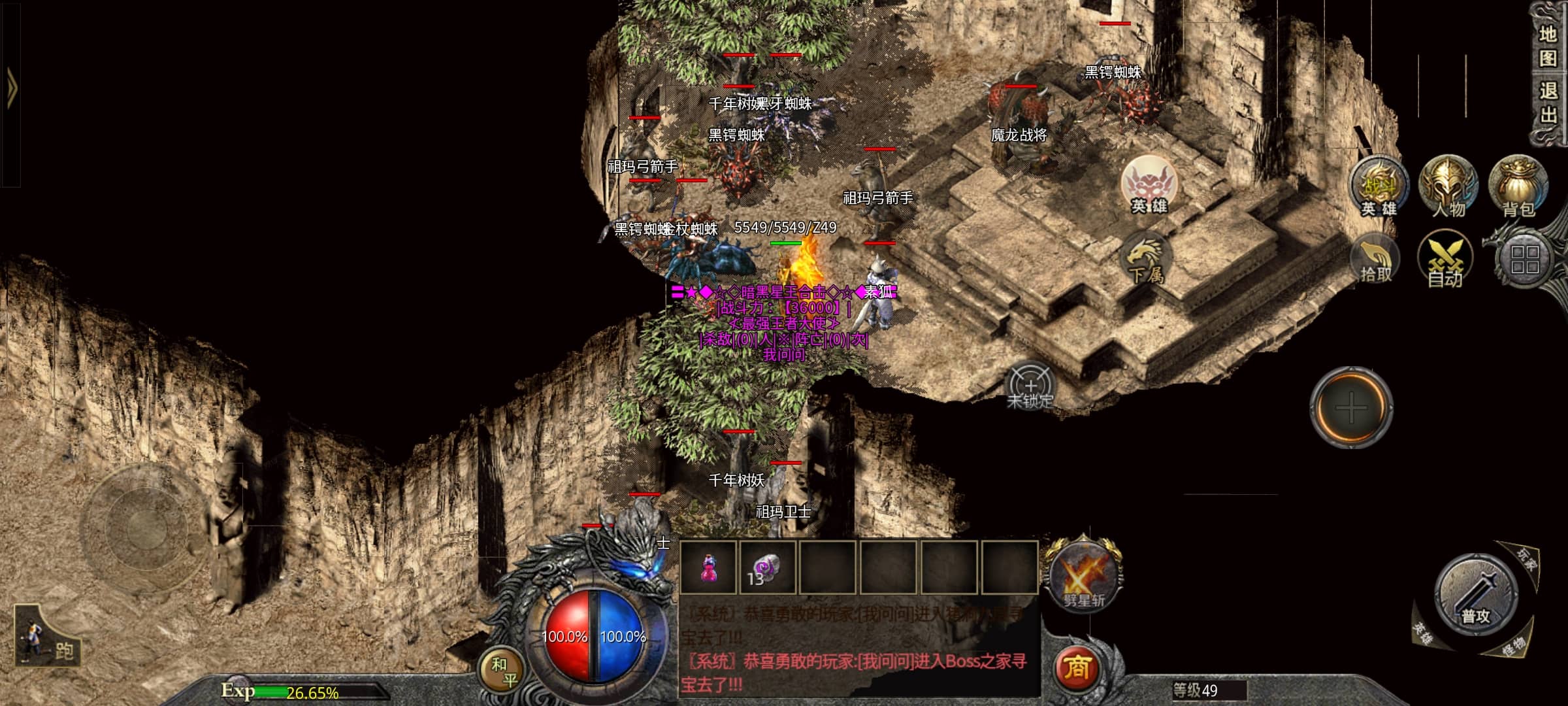Image resolution: width=1568 pixels, height=706 pixels.
Task: Open the 地图 map button
Action: (1547, 46)
